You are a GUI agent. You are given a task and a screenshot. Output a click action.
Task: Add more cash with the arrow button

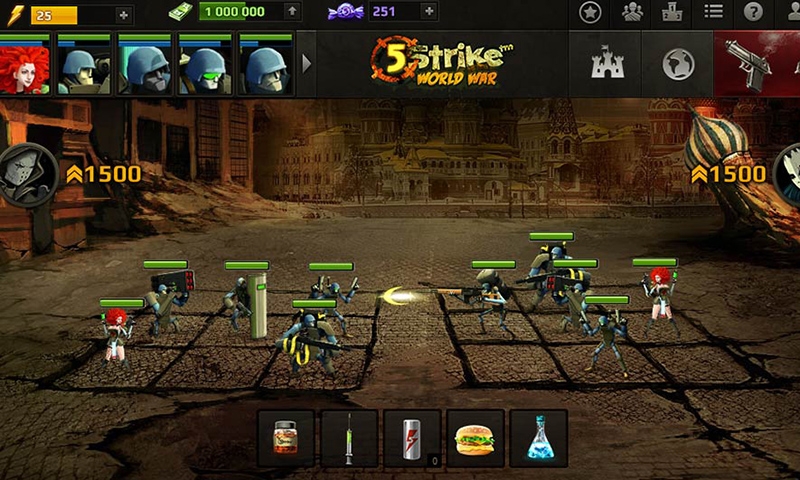pyautogui.click(x=291, y=12)
